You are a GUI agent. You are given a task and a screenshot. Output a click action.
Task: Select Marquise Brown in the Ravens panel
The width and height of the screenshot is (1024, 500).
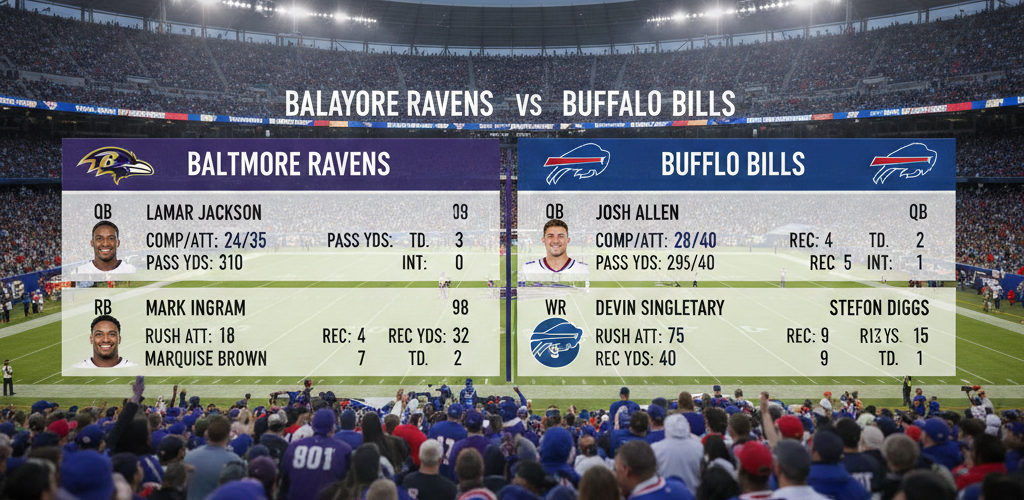206,358
